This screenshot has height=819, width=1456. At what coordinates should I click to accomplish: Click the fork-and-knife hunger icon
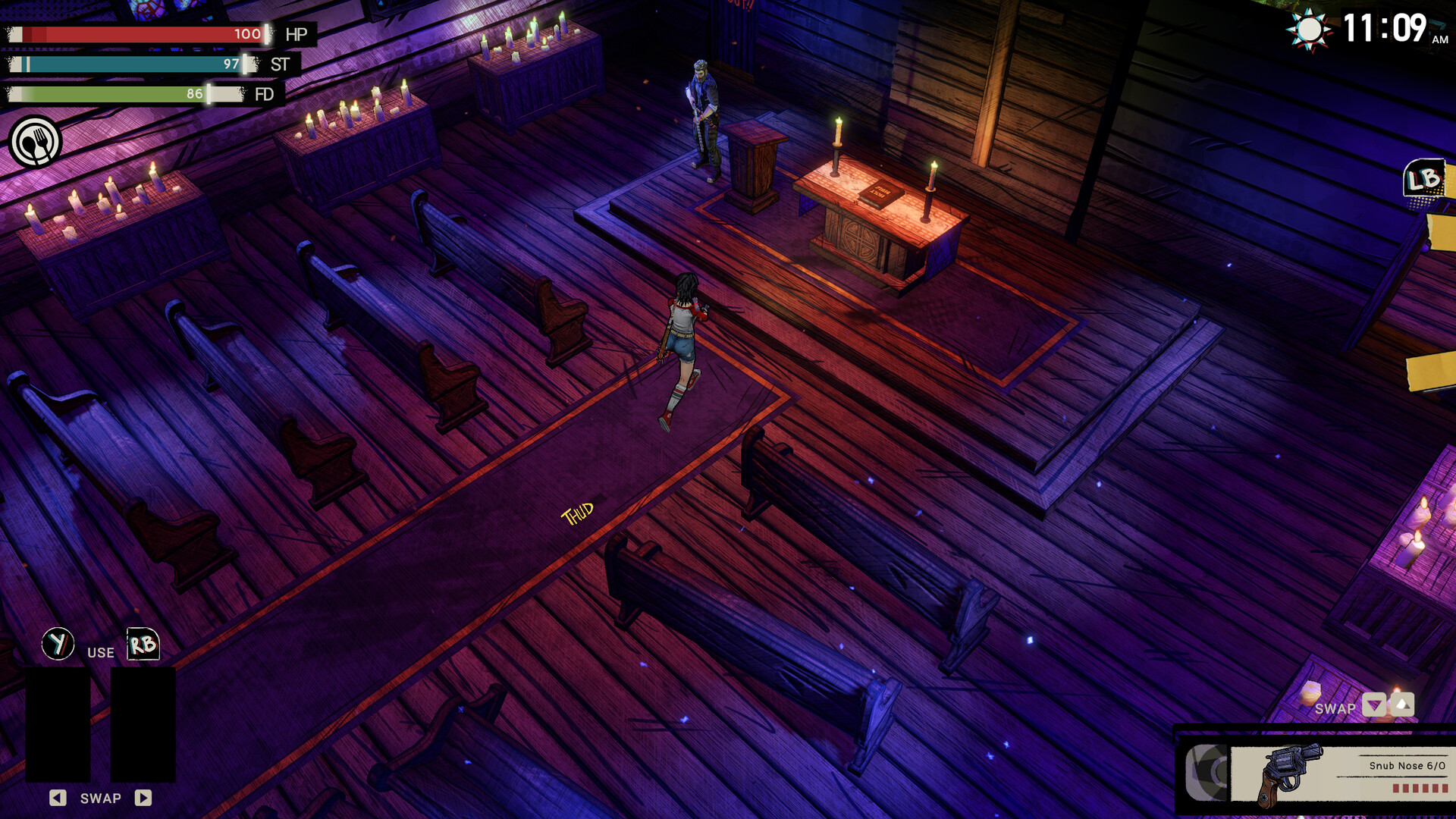[x=36, y=142]
